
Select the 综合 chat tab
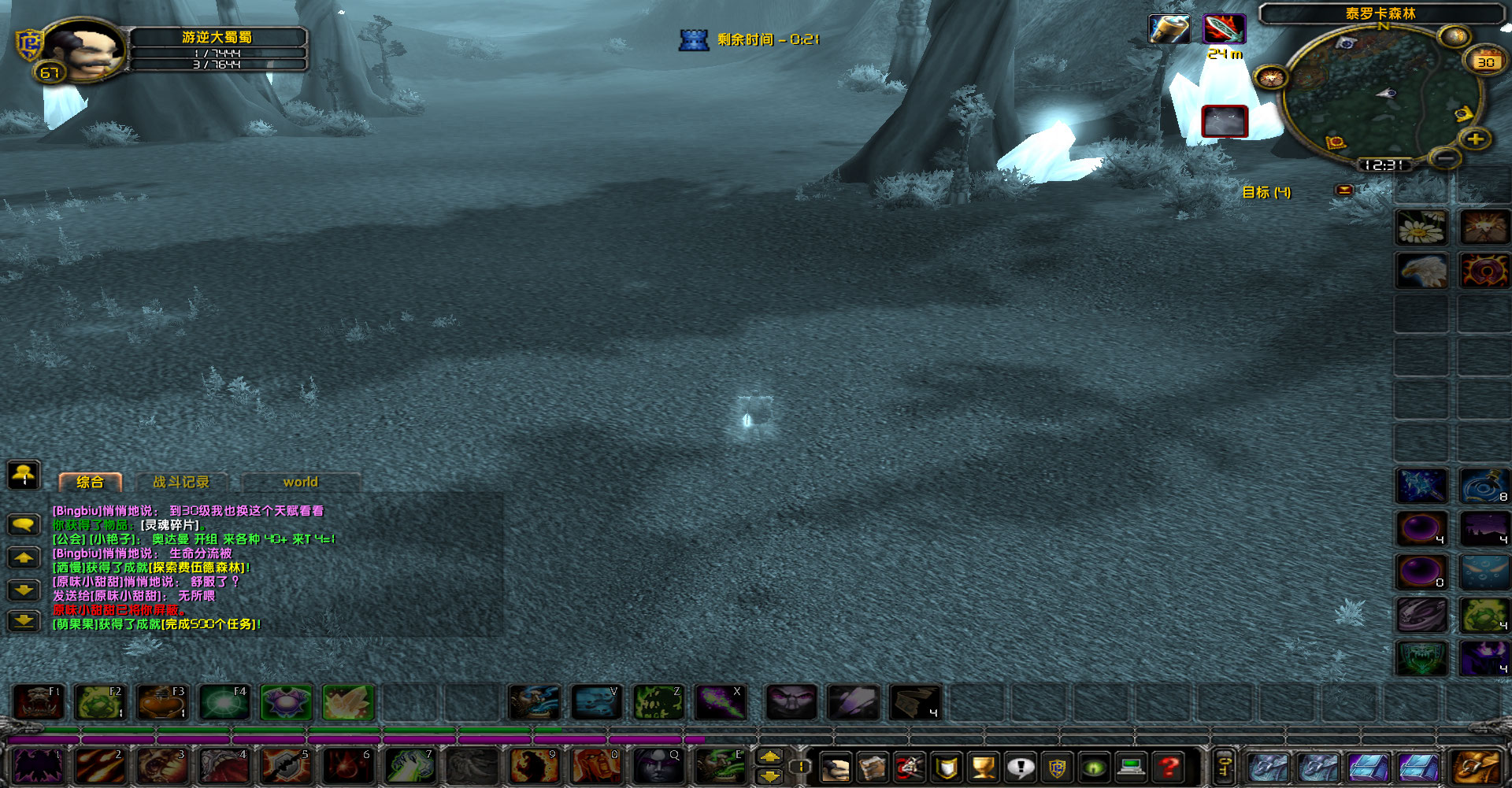click(x=90, y=482)
